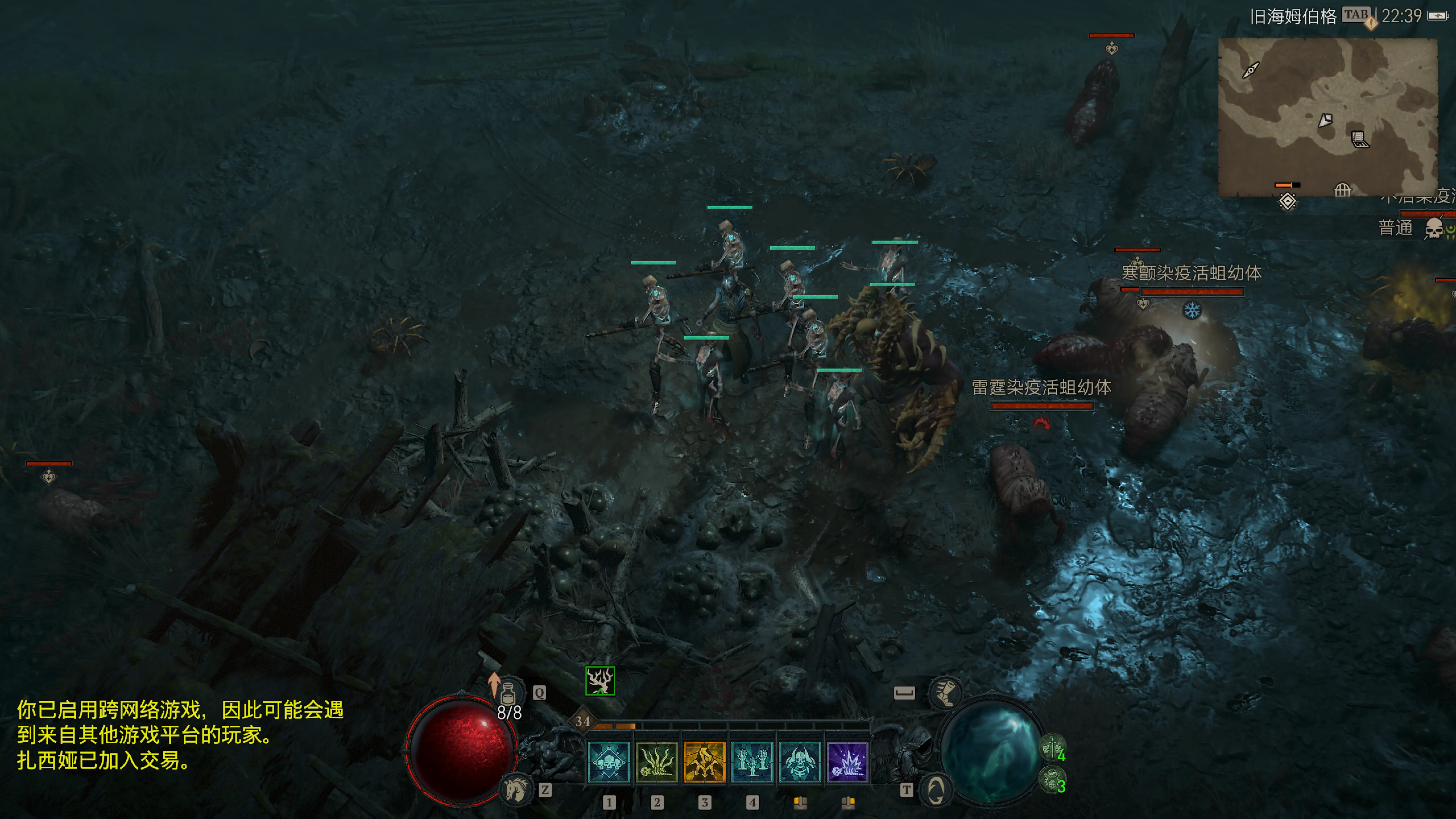This screenshot has height=819, width=1456.
Task: Use the skeletal hands skill in slot 4
Action: (x=752, y=762)
